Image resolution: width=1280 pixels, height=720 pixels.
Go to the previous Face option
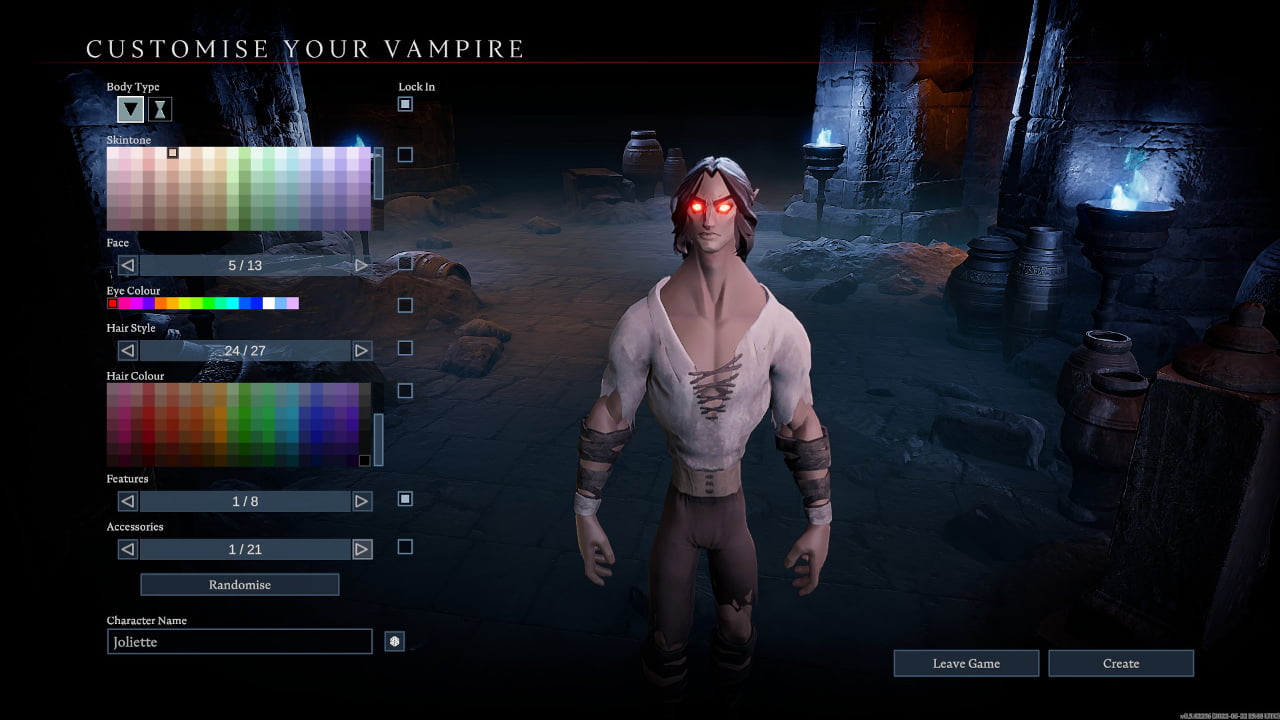pos(127,266)
